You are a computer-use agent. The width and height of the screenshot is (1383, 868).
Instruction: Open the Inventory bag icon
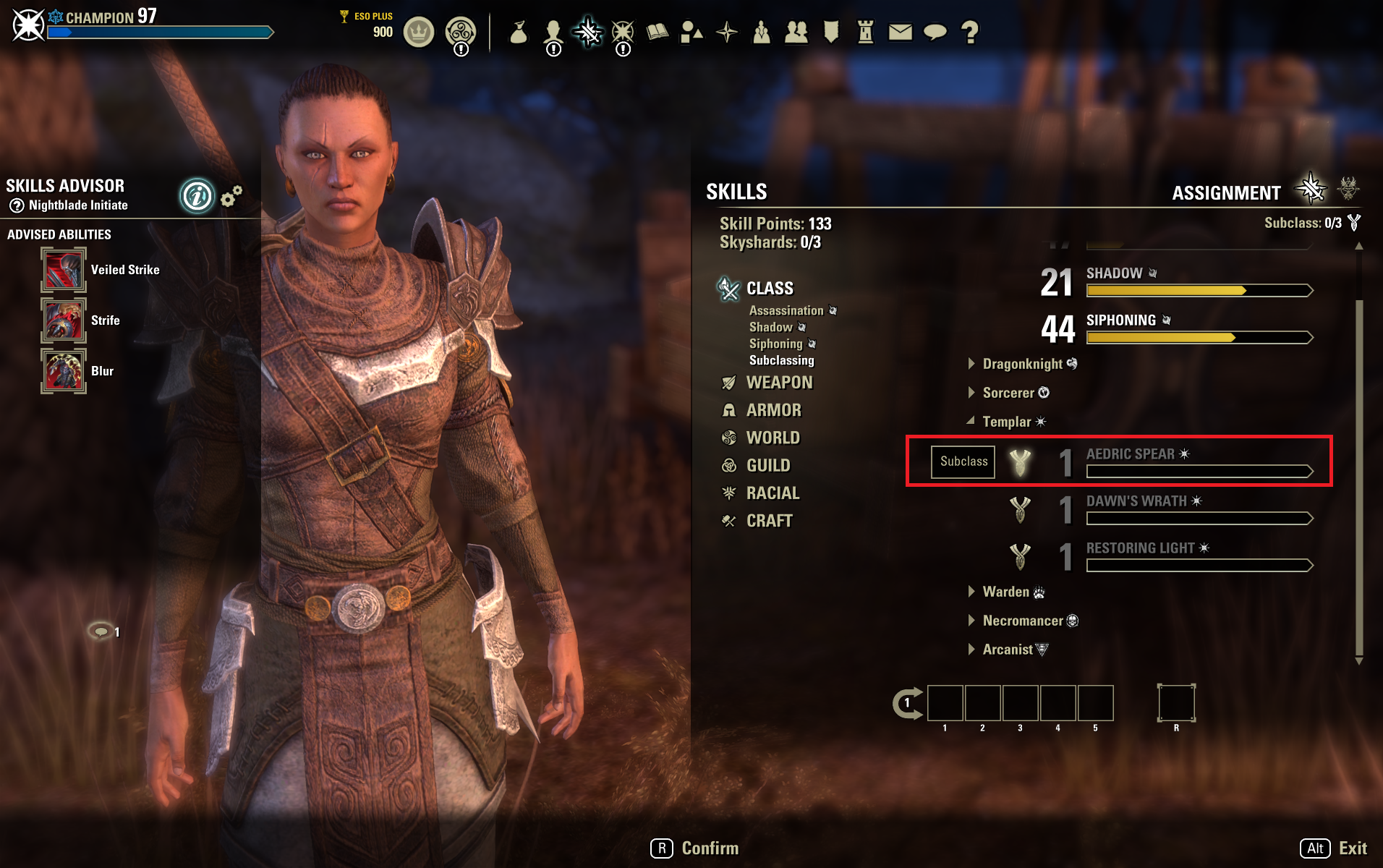pyautogui.click(x=519, y=32)
